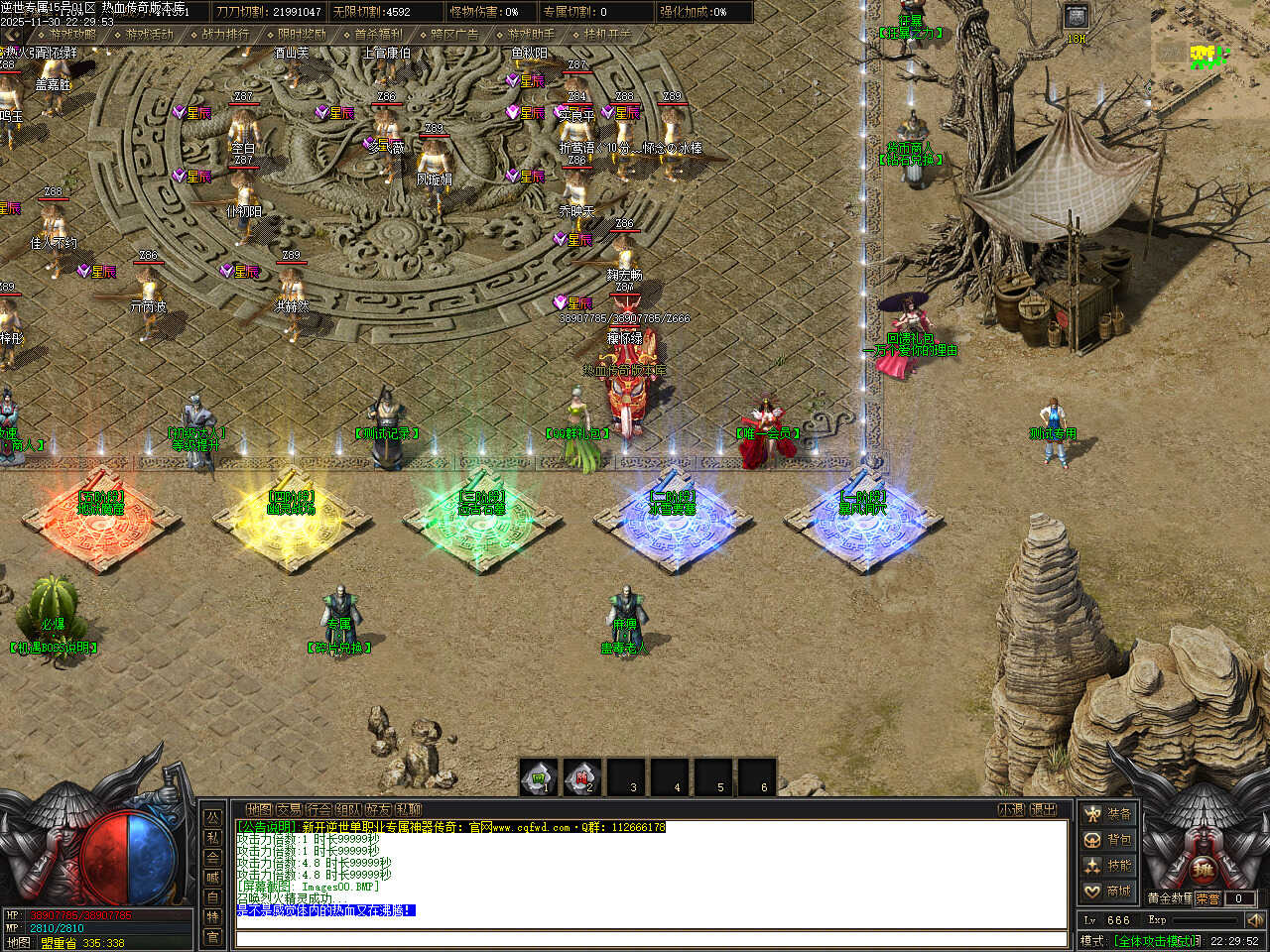Open the 首杀福利 first-kill bonus menu

[x=378, y=35]
